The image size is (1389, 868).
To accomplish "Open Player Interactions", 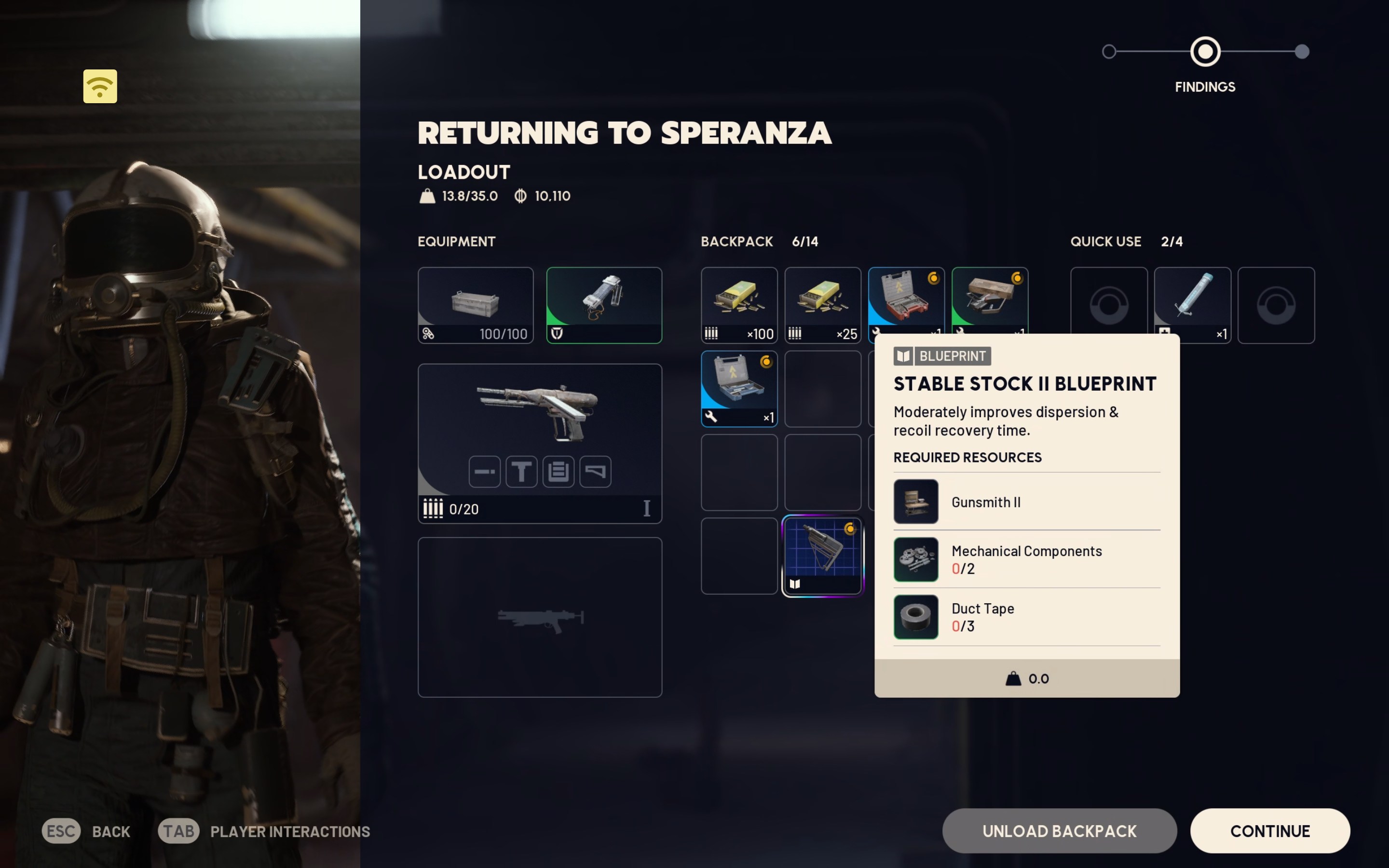I will [264, 831].
